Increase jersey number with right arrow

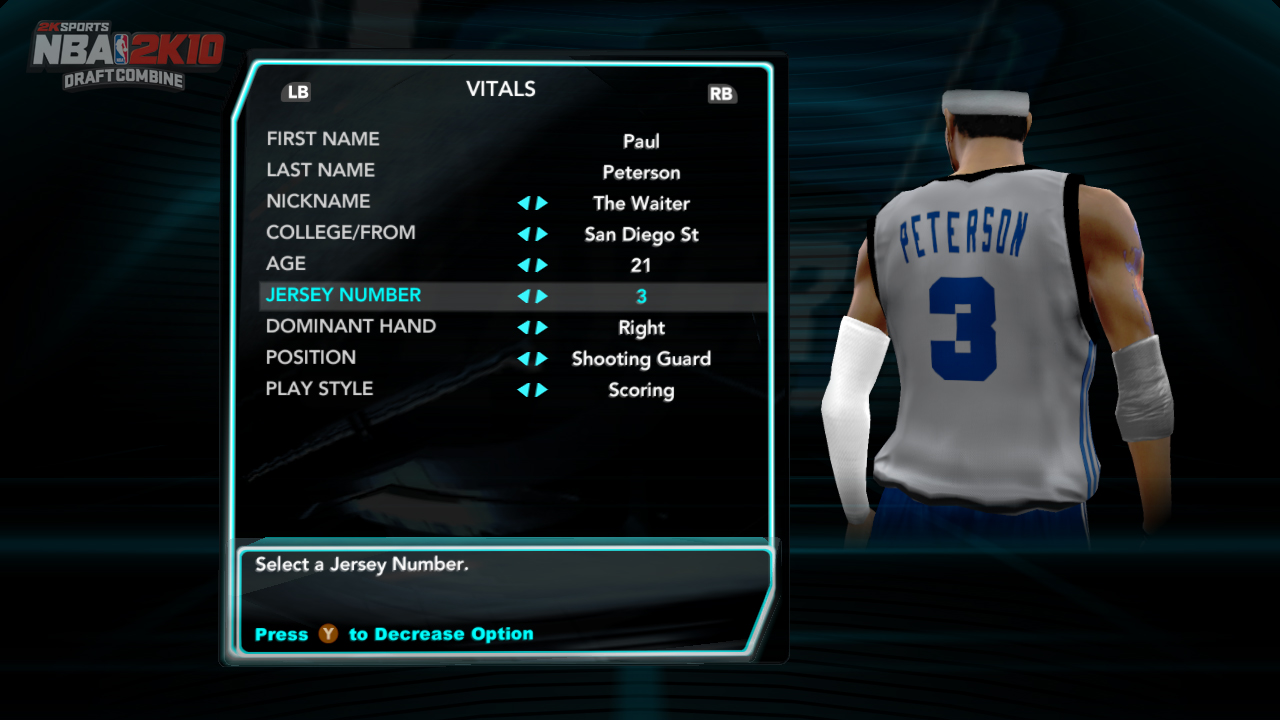[542, 296]
